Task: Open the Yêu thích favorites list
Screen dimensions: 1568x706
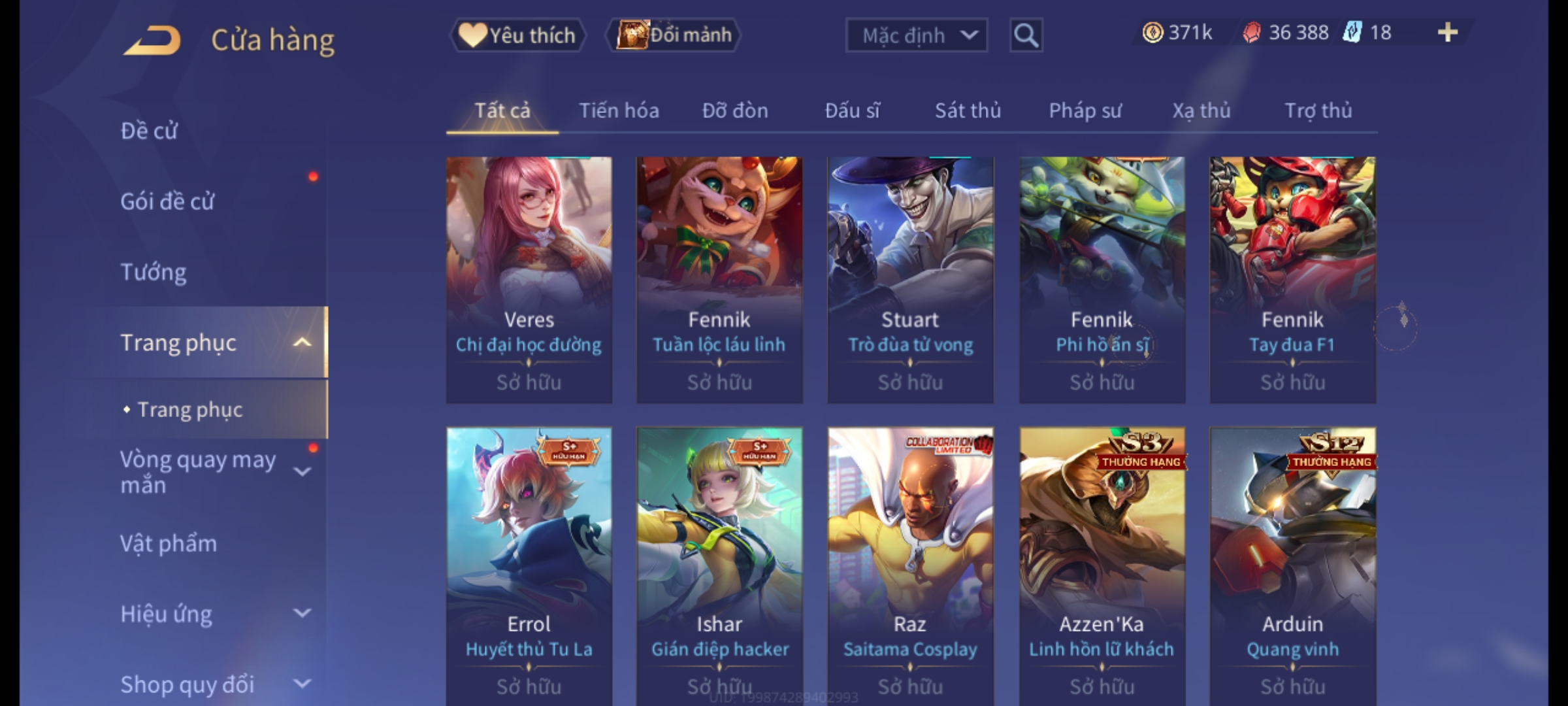Action: (517, 35)
